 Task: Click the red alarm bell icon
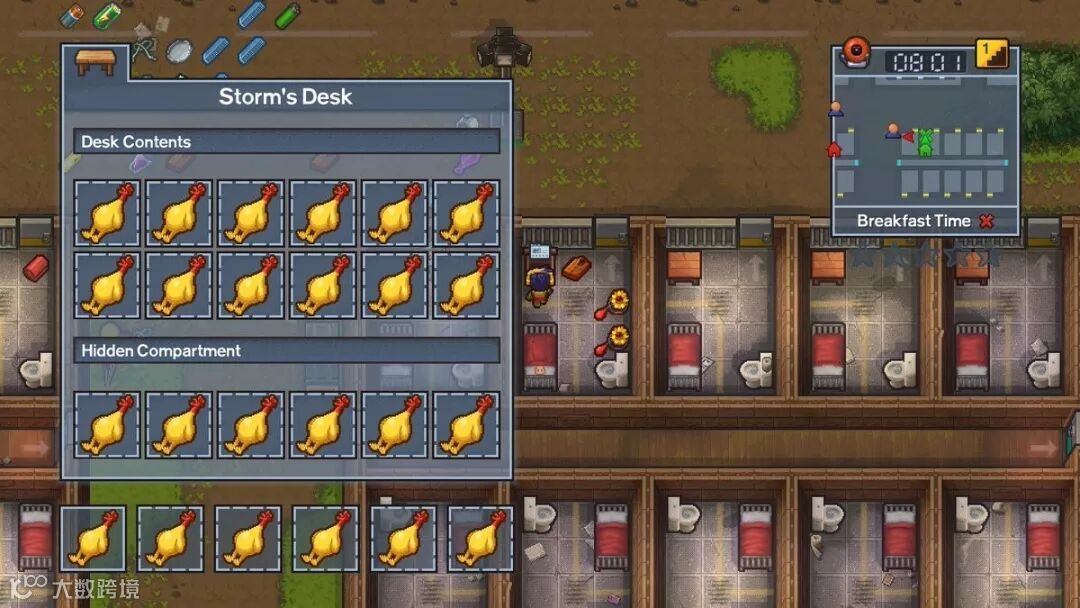[x=856, y=53]
